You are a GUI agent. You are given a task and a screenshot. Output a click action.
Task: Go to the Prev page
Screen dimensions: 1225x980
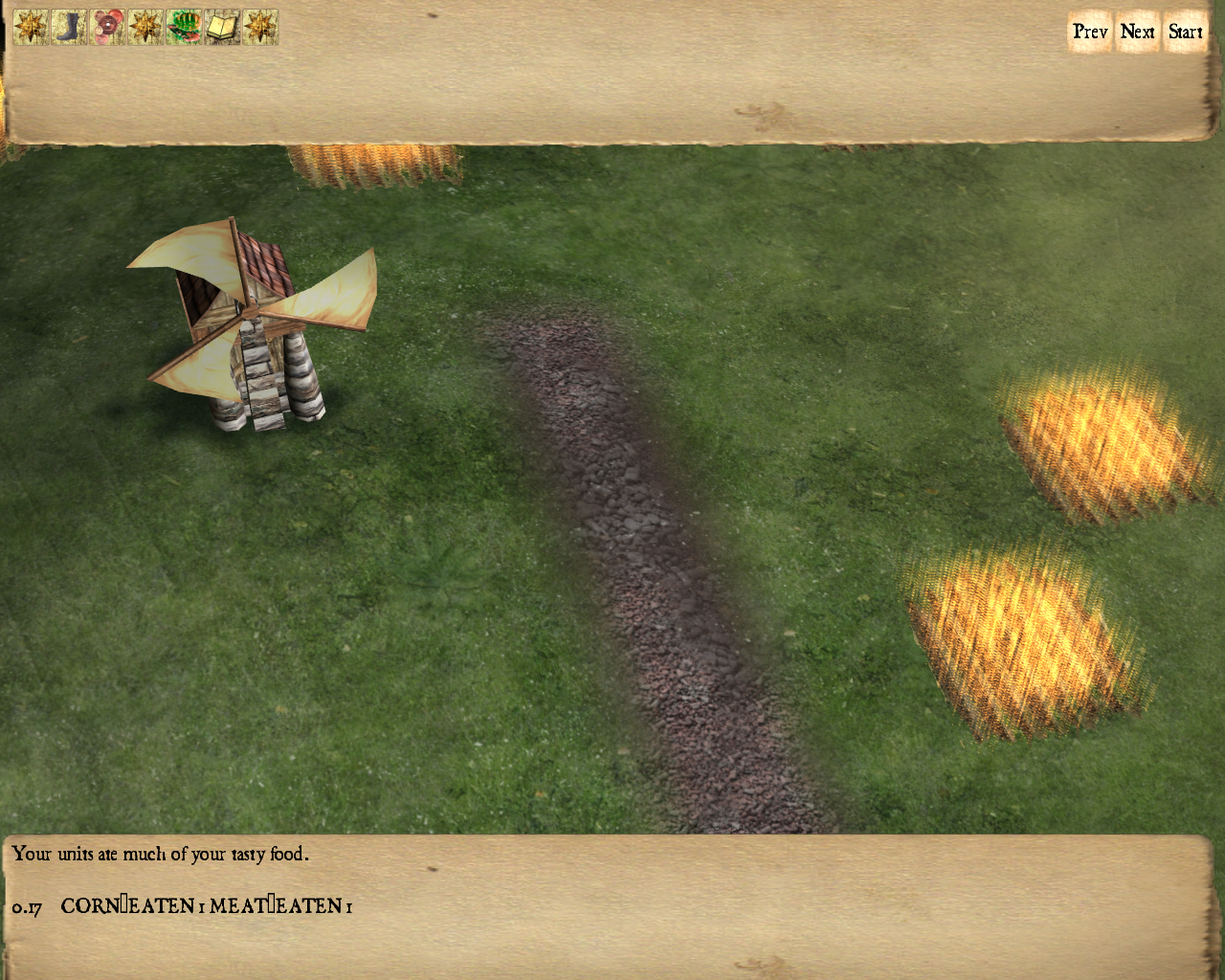[x=1090, y=32]
